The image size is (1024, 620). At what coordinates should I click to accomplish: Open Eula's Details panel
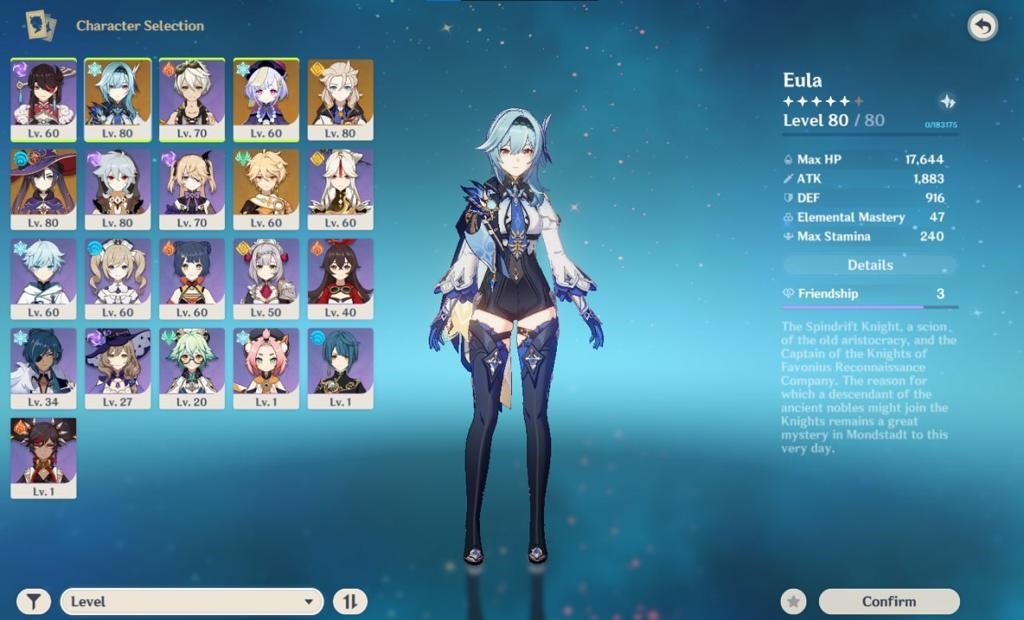(869, 265)
